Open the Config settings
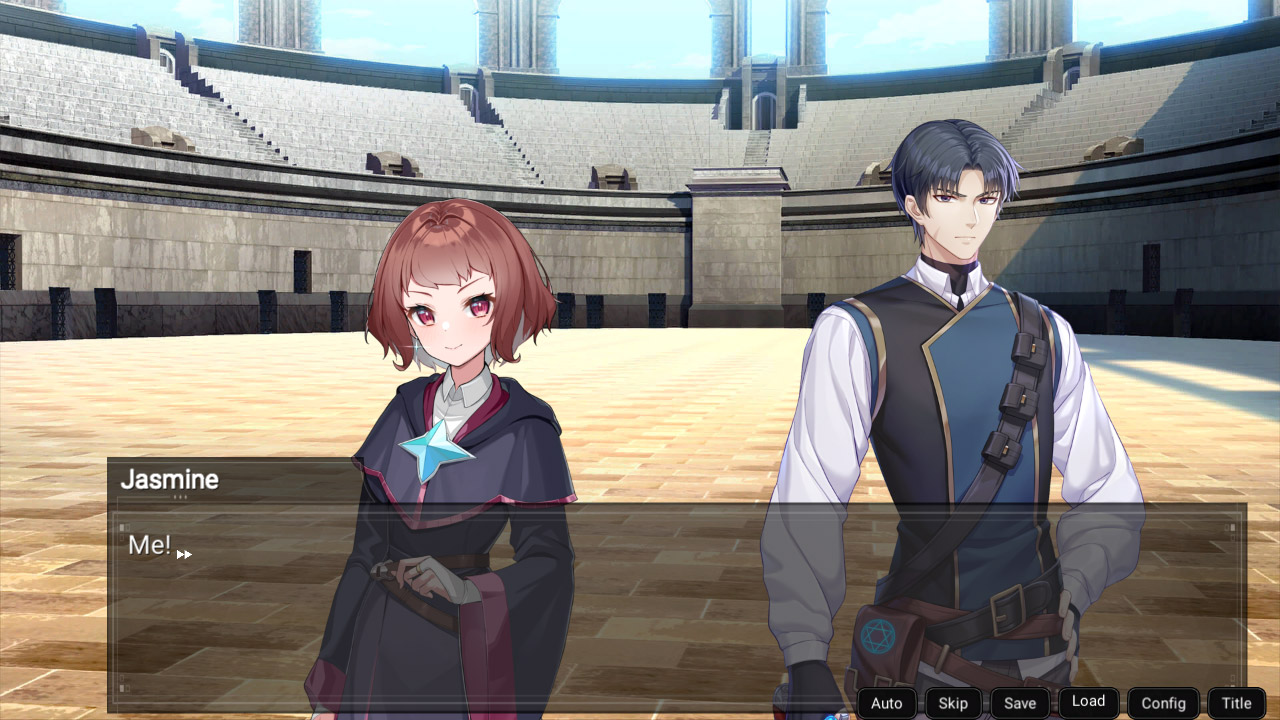This screenshot has height=720, width=1280. [1163, 703]
